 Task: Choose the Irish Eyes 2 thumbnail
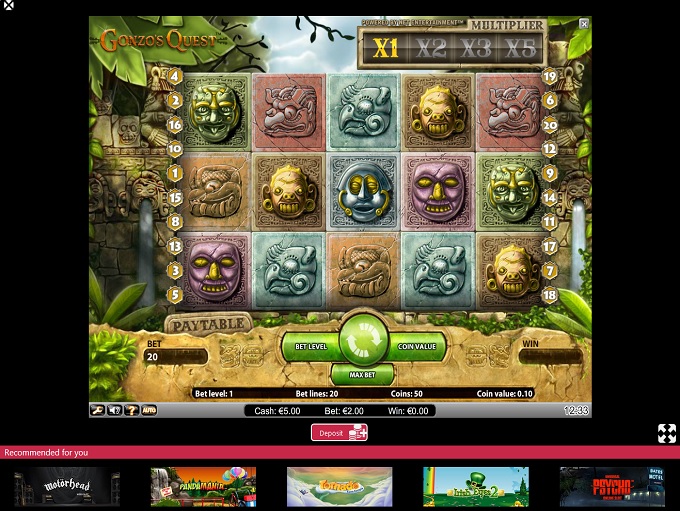[475, 487]
